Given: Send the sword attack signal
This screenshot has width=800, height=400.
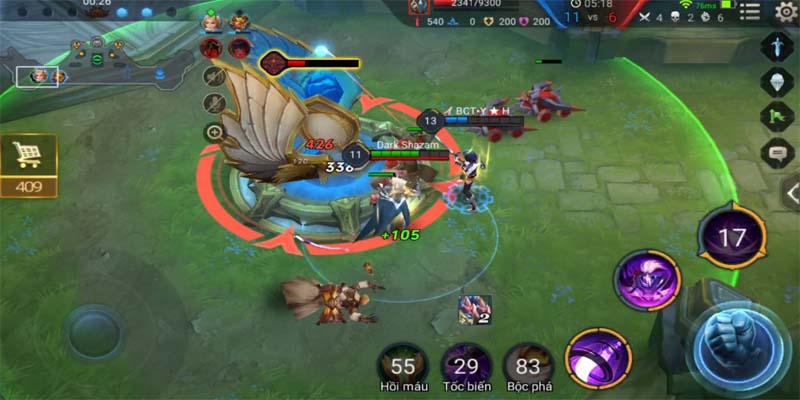Looking at the screenshot, I should 777,46.
